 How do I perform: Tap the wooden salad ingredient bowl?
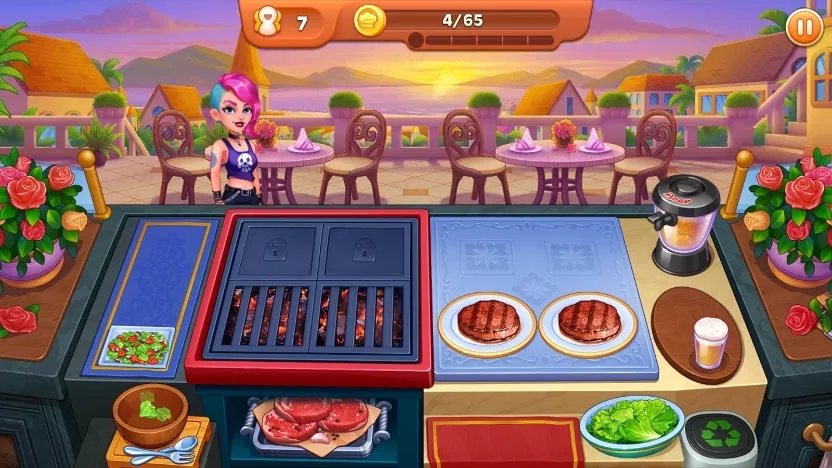coord(150,412)
